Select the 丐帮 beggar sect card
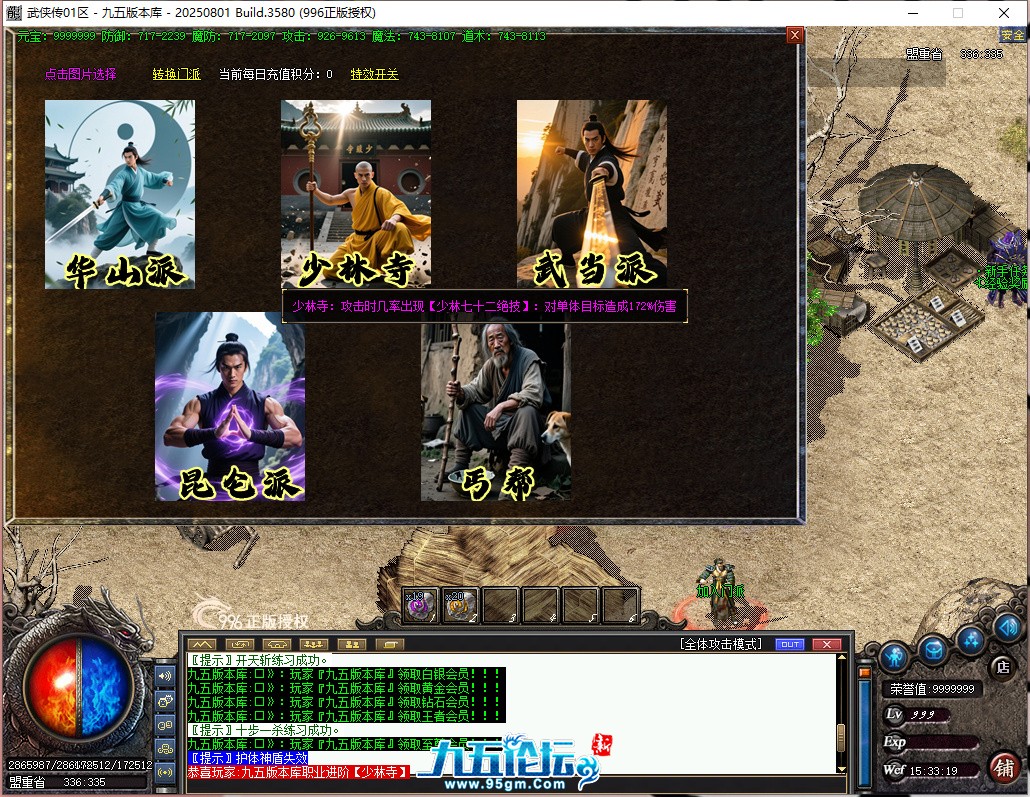Viewport: 1030px width, 797px height. (496, 406)
